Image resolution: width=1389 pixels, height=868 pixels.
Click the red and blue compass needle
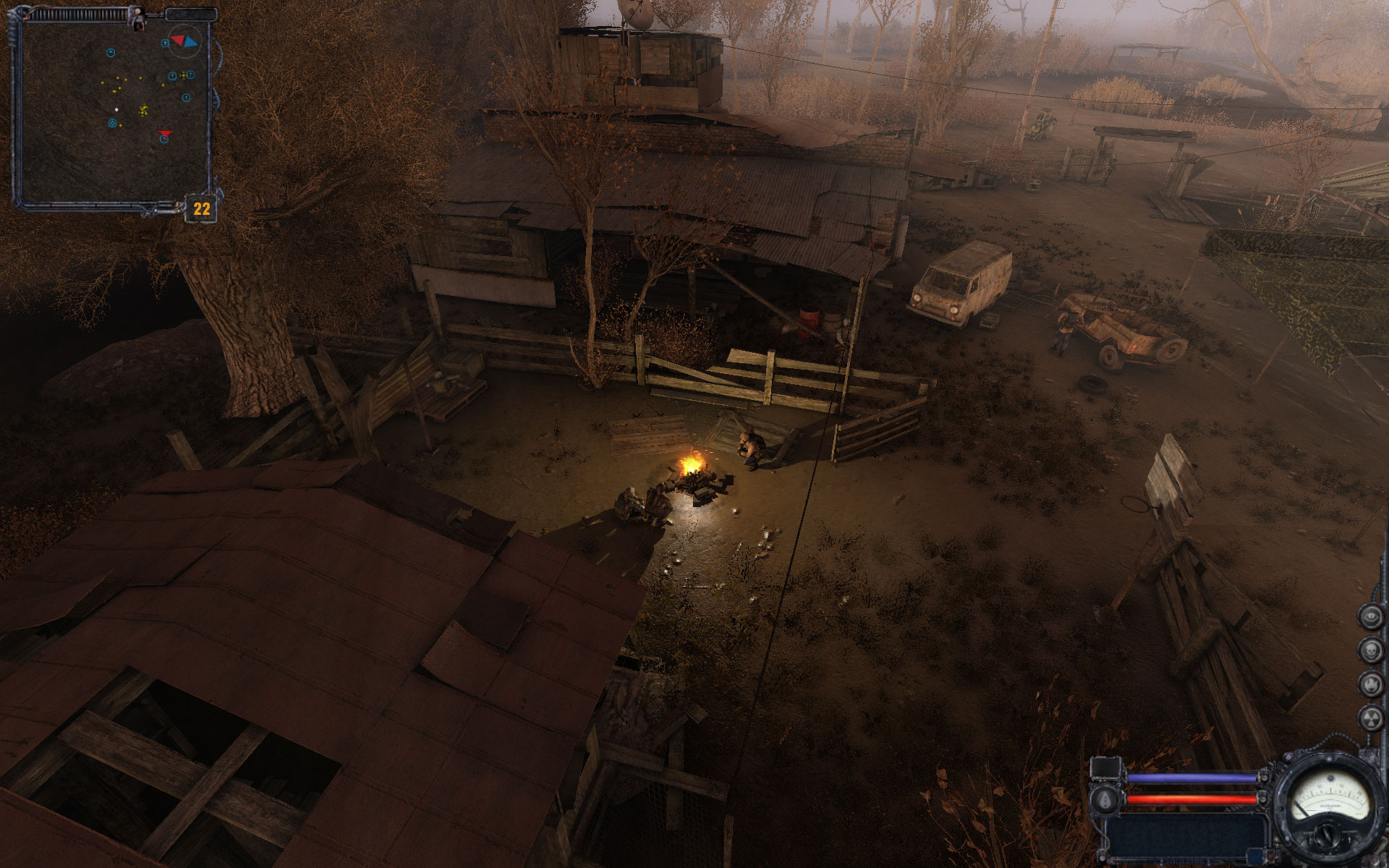[x=183, y=41]
